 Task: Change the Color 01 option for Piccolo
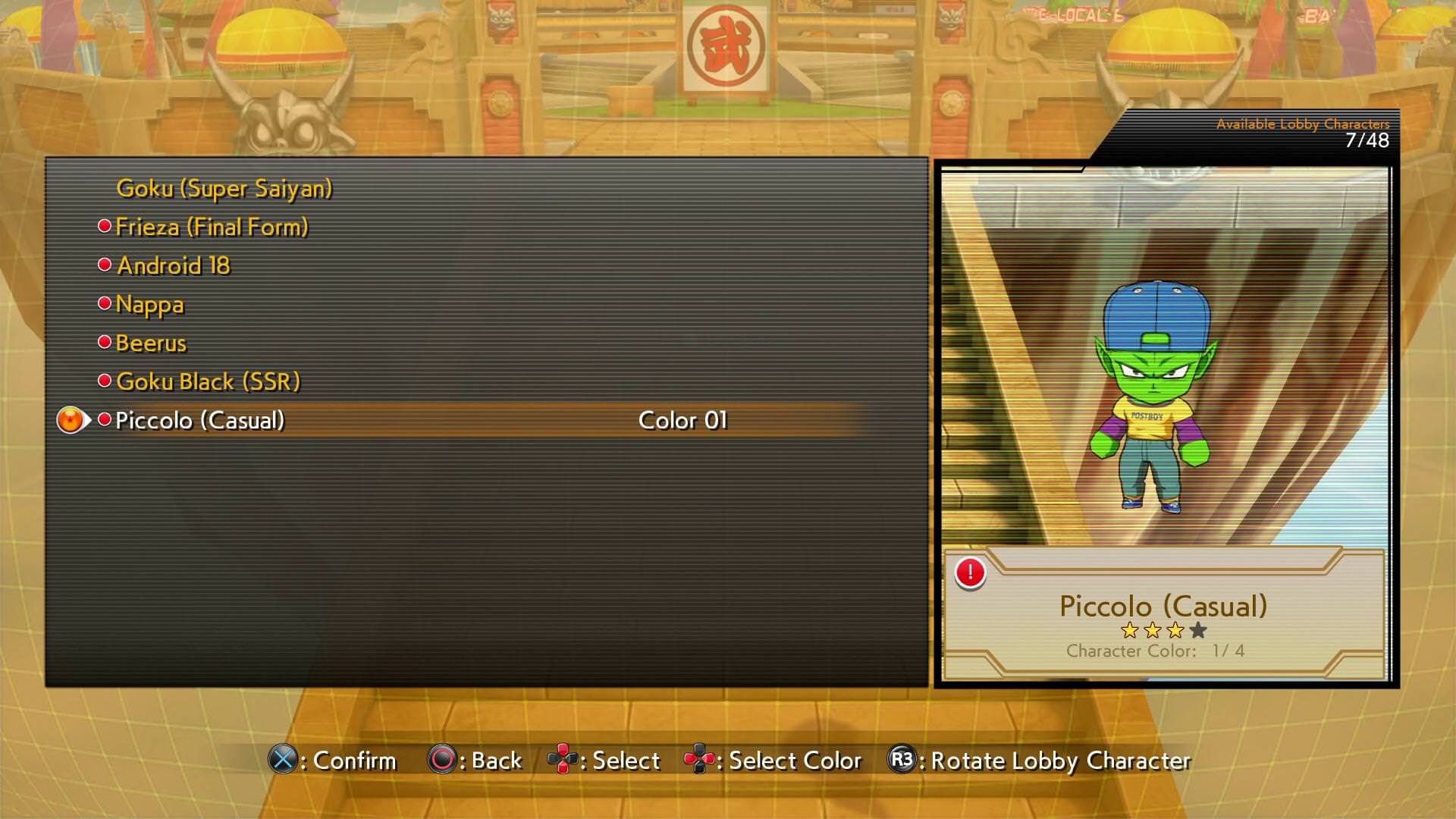pos(682,420)
